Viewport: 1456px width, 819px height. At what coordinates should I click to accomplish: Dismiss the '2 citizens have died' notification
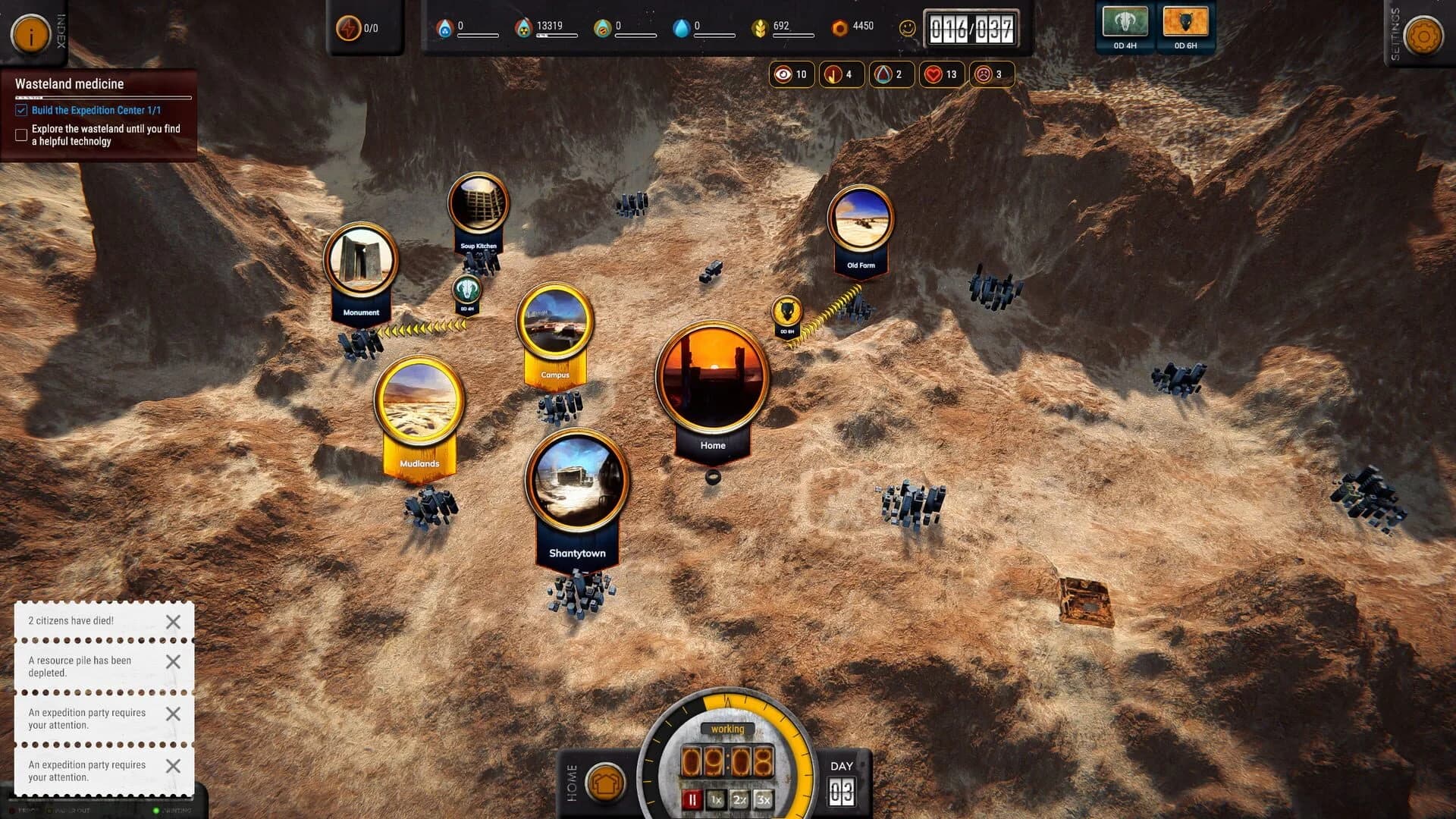tap(173, 622)
